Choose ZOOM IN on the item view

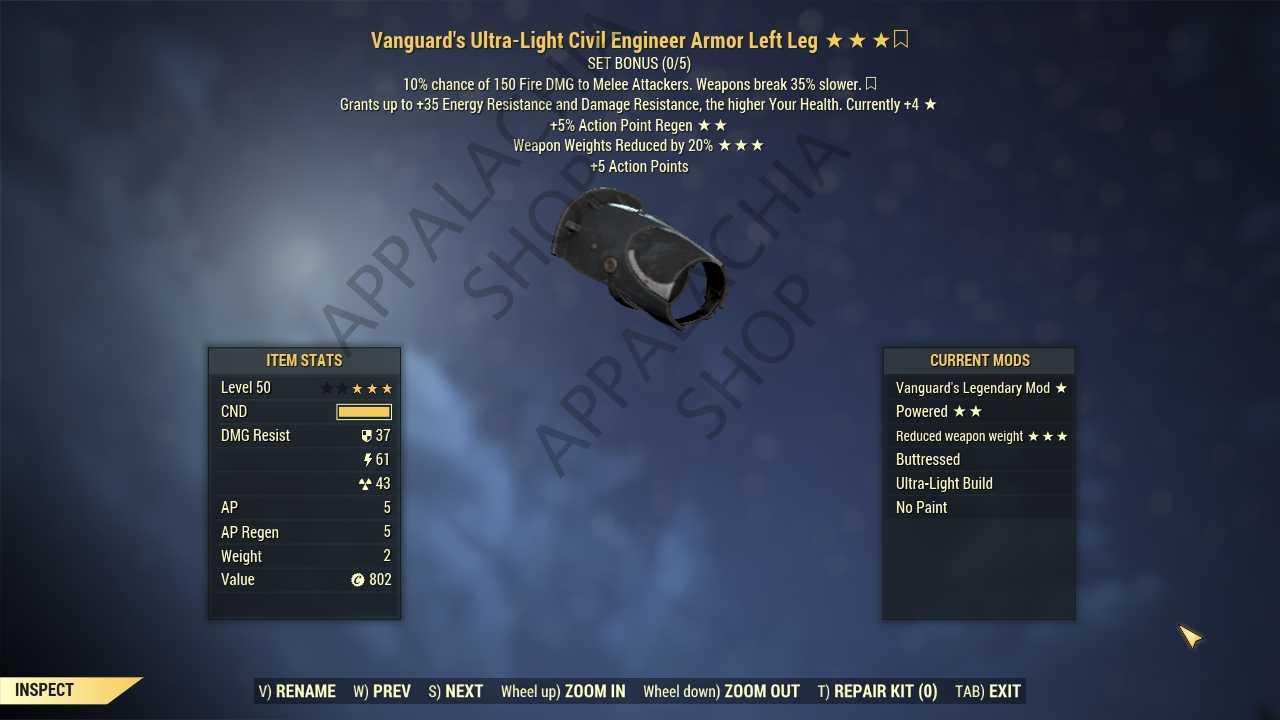(563, 691)
